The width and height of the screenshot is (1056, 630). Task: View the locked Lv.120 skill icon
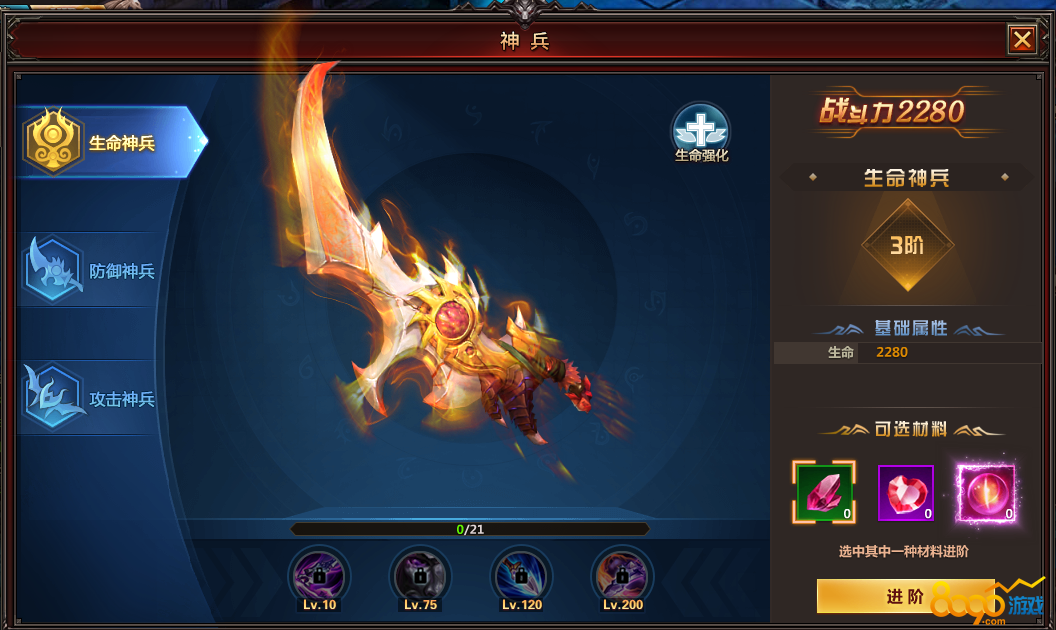tap(522, 575)
